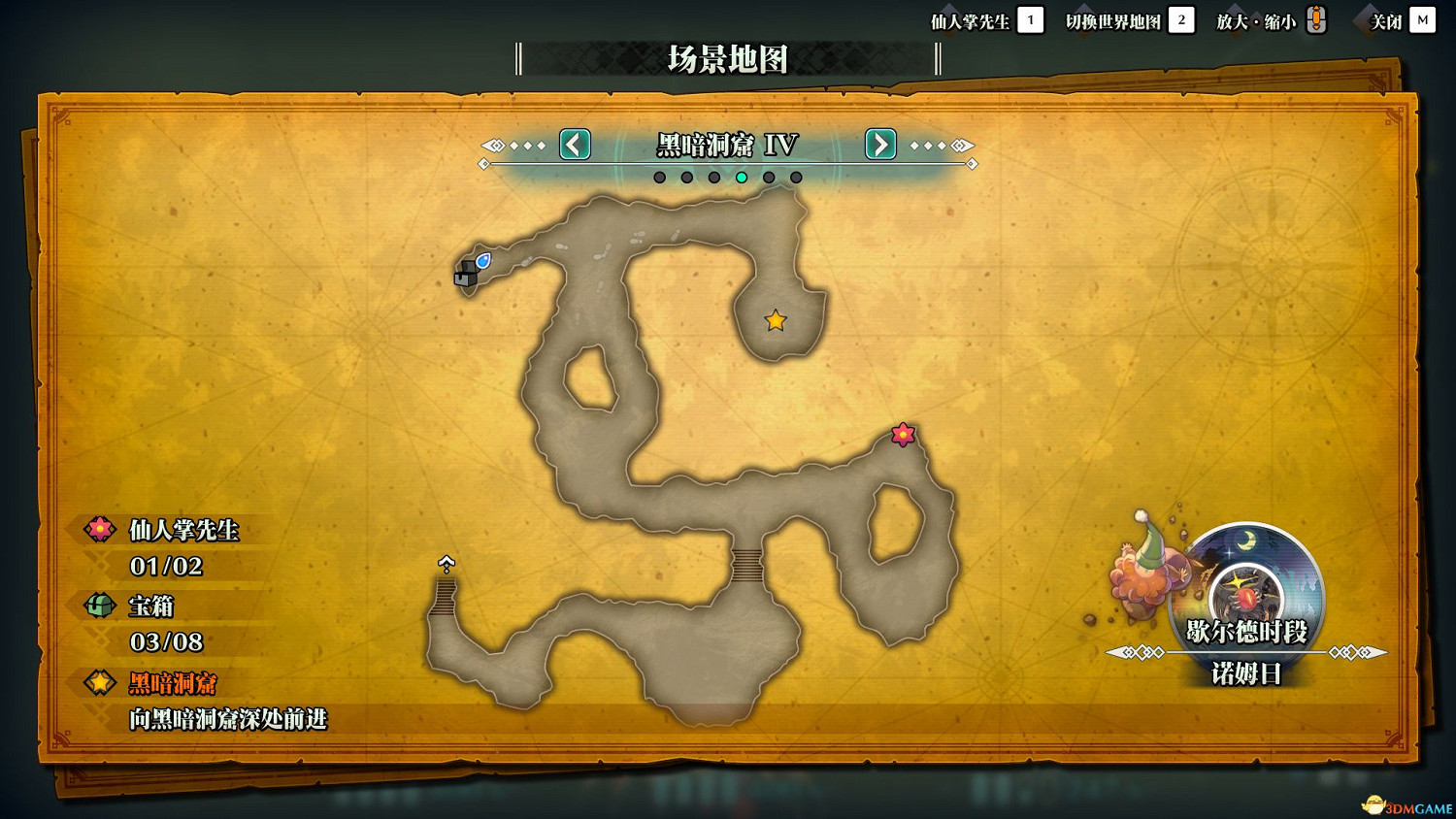Click the sleeping sprite beside the time clock
The image size is (1456, 819).
pyautogui.click(x=1146, y=577)
